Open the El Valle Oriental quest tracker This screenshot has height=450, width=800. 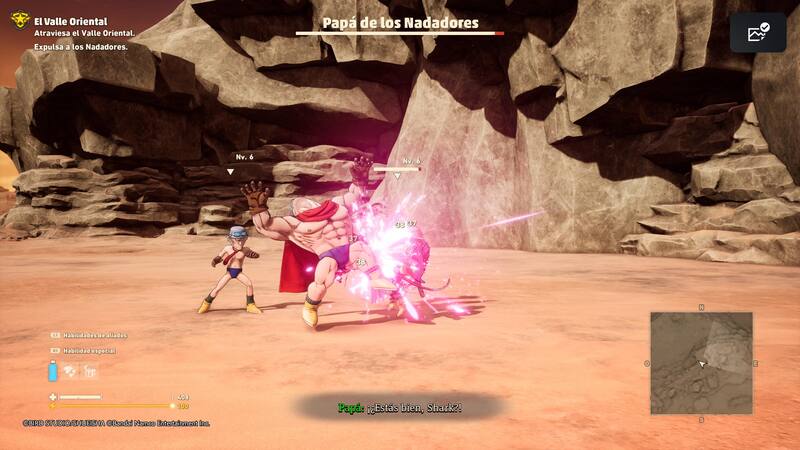[x=70, y=21]
